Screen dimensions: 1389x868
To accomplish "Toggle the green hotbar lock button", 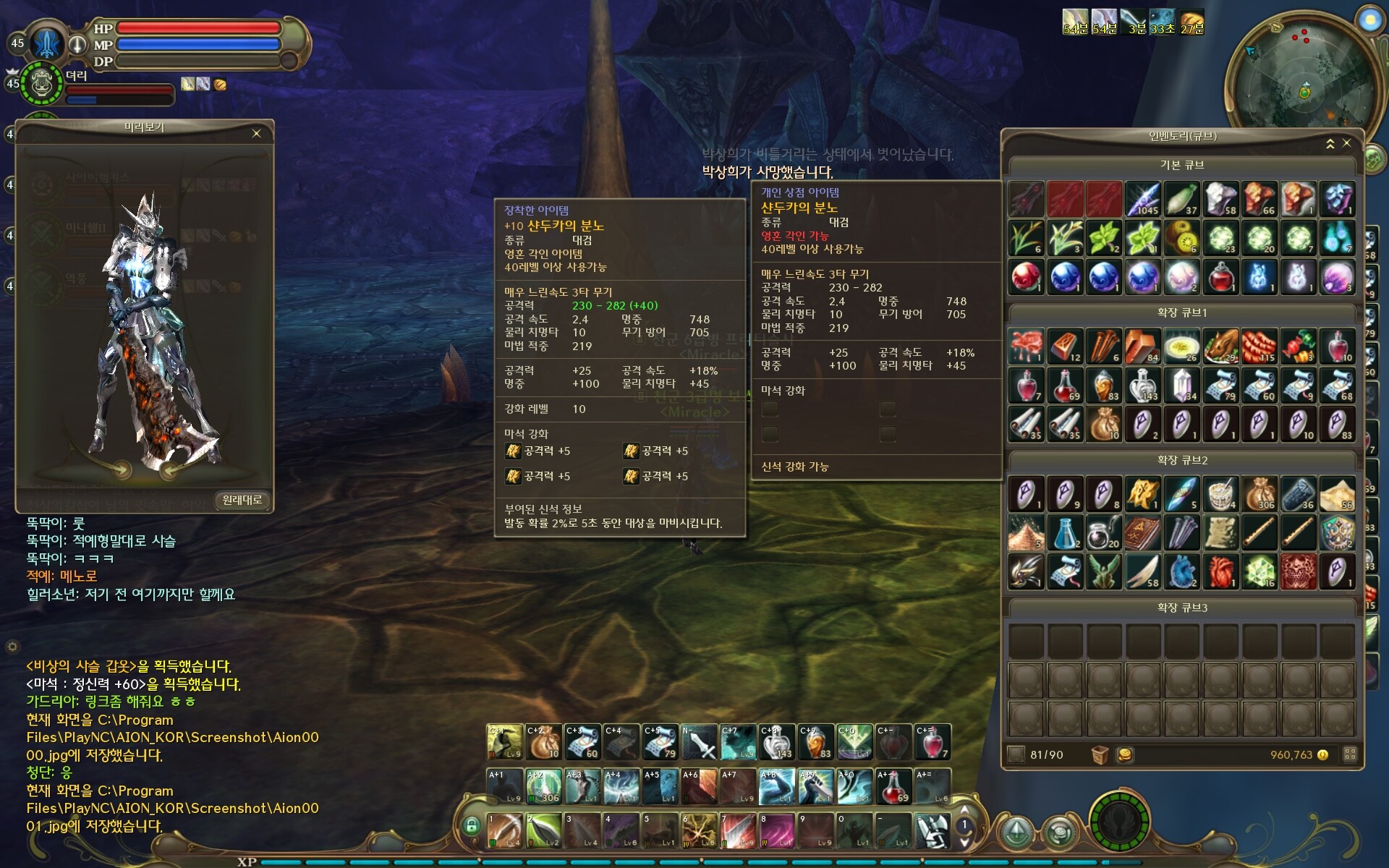I will 471,825.
